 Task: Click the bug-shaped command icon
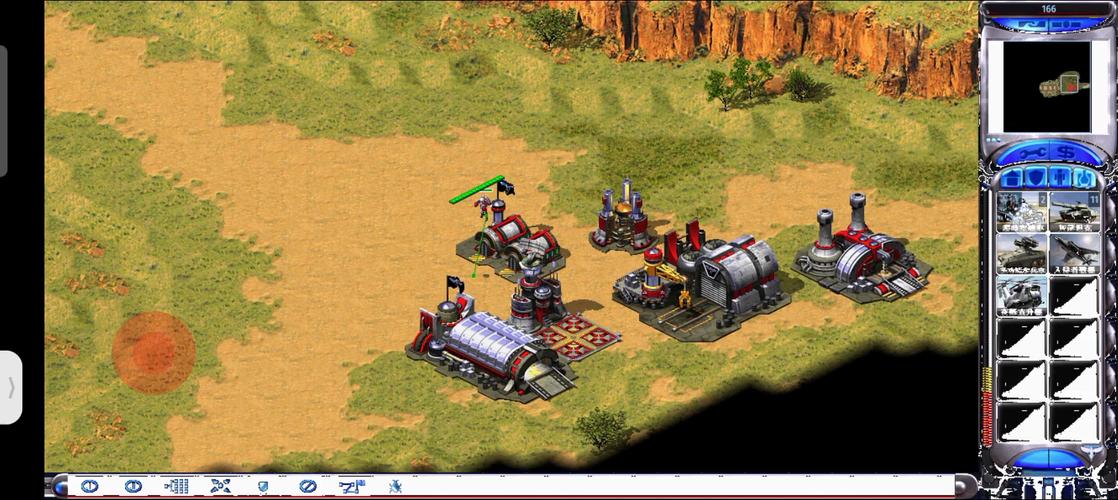pyautogui.click(x=395, y=486)
